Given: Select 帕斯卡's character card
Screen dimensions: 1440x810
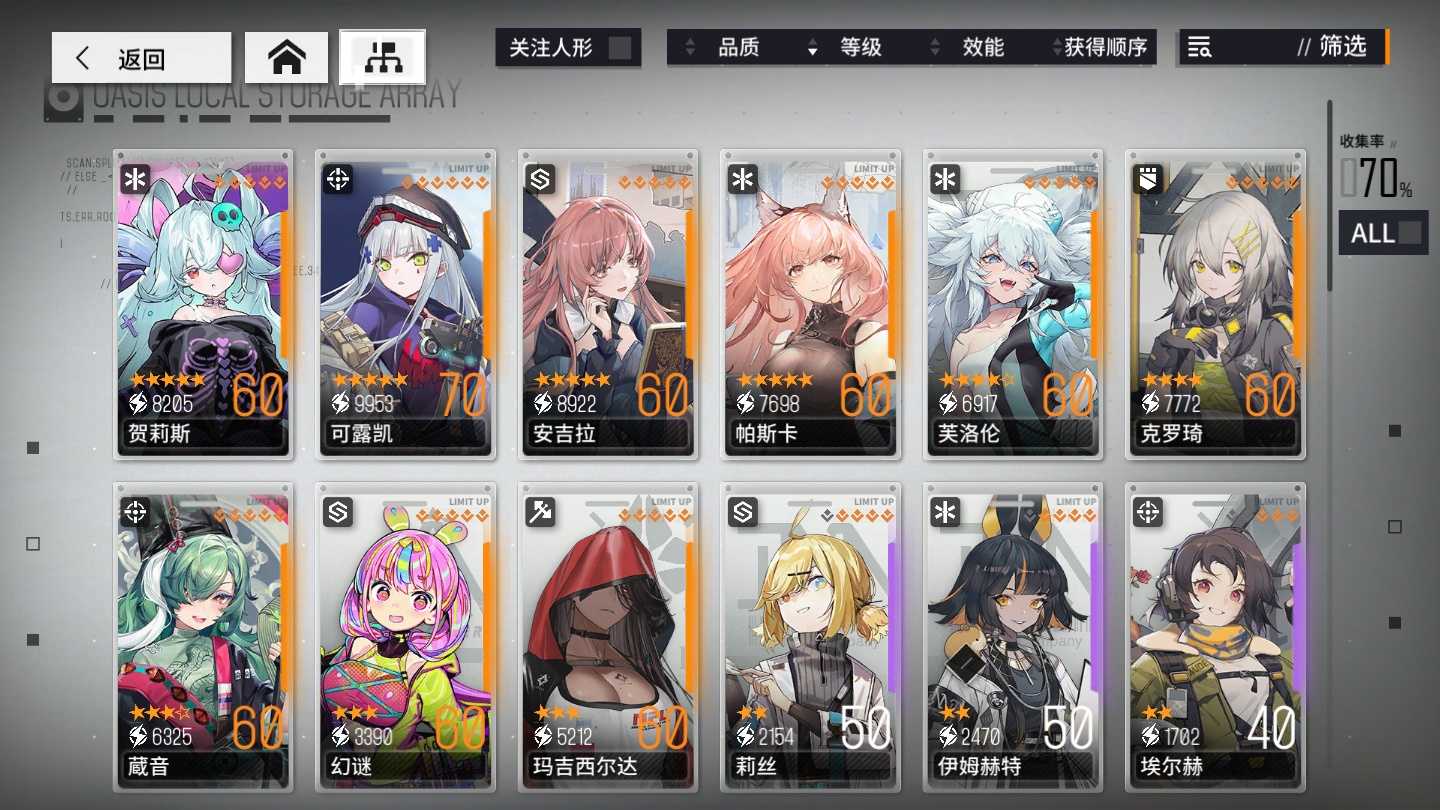Looking at the screenshot, I should click(x=810, y=305).
